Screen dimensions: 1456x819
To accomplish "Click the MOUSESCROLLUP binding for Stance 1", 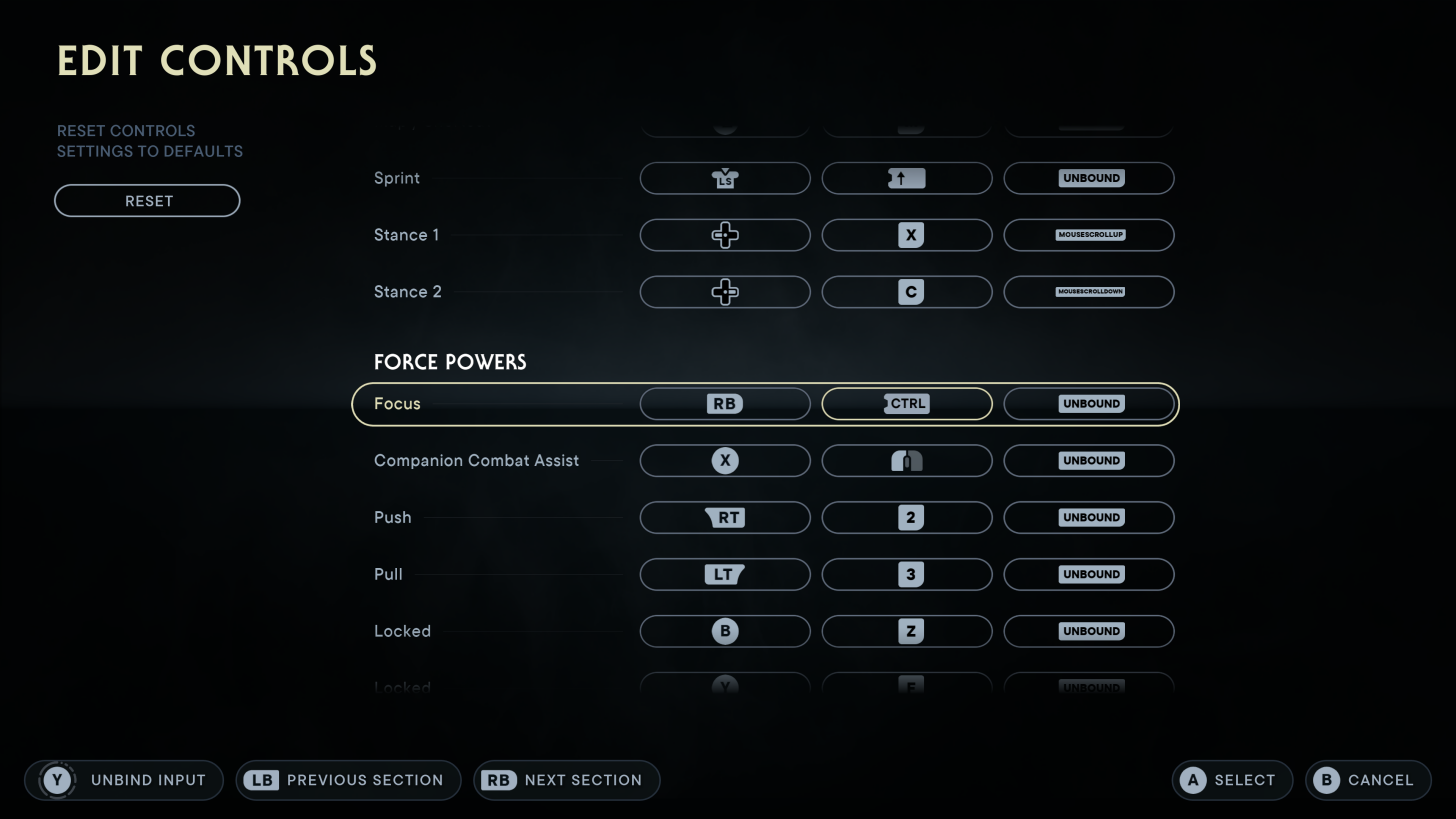I will (x=1088, y=235).
